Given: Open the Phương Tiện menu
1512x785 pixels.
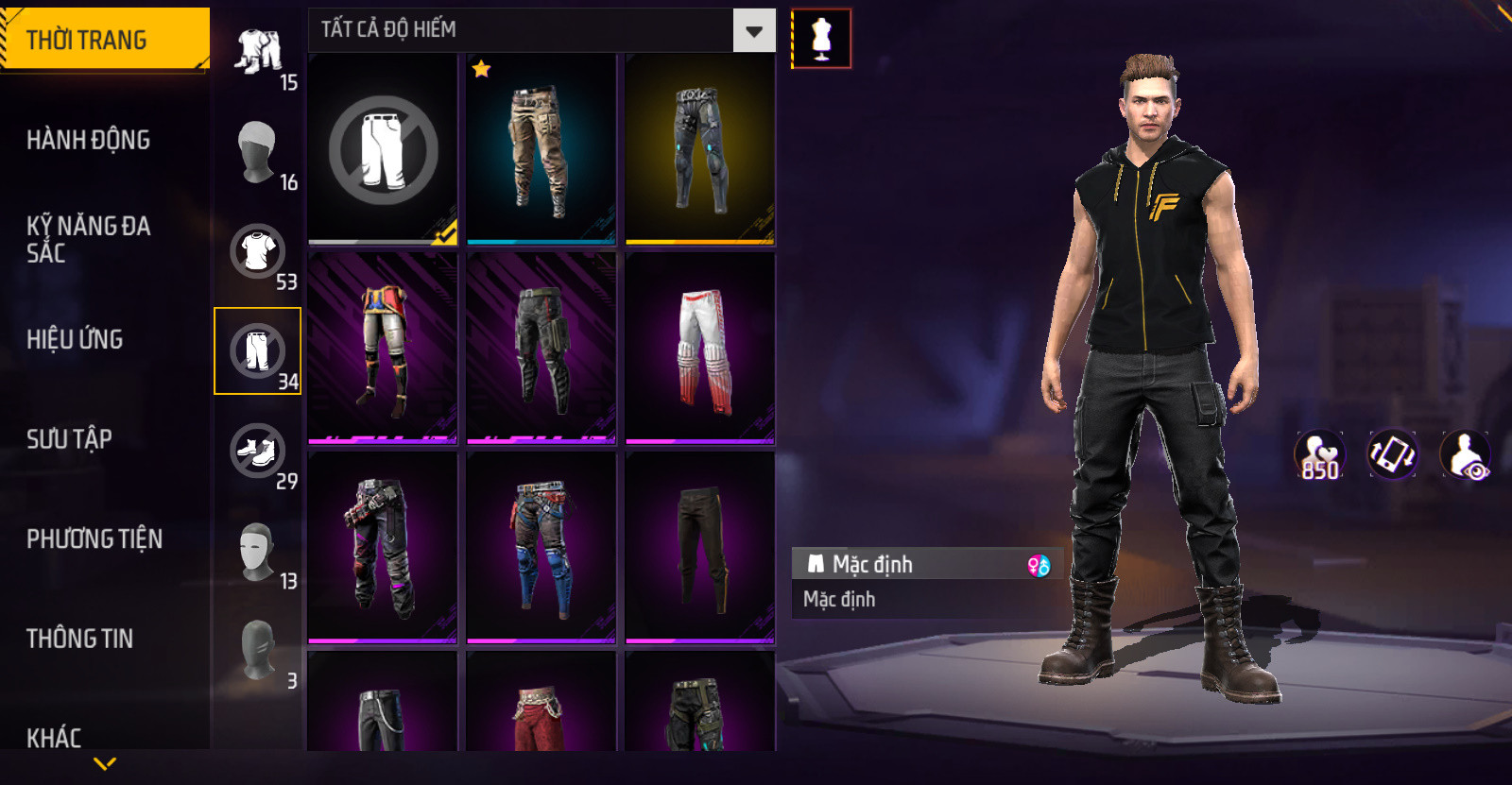Looking at the screenshot, I should (94, 538).
